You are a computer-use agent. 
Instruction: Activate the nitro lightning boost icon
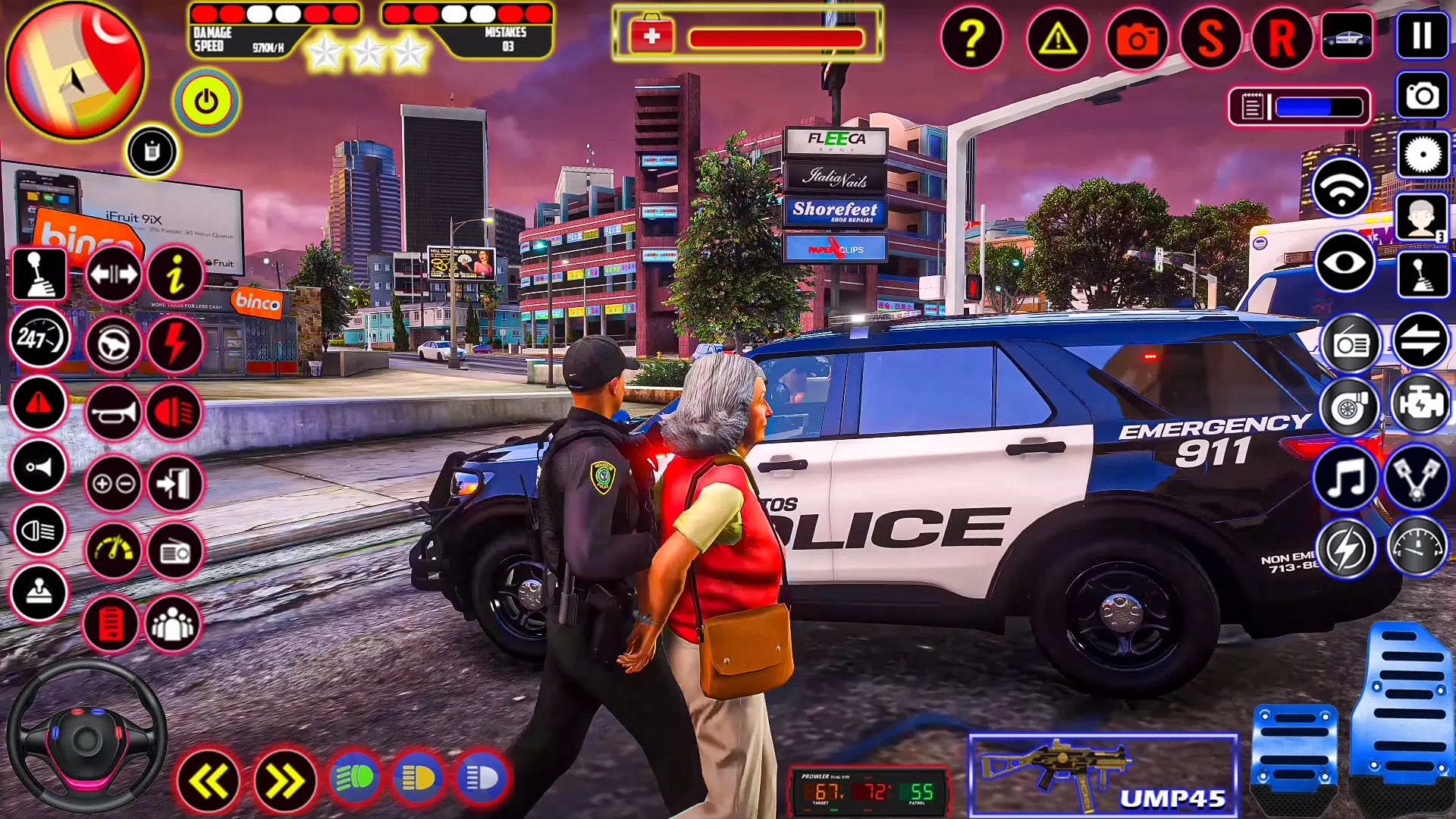(x=175, y=344)
